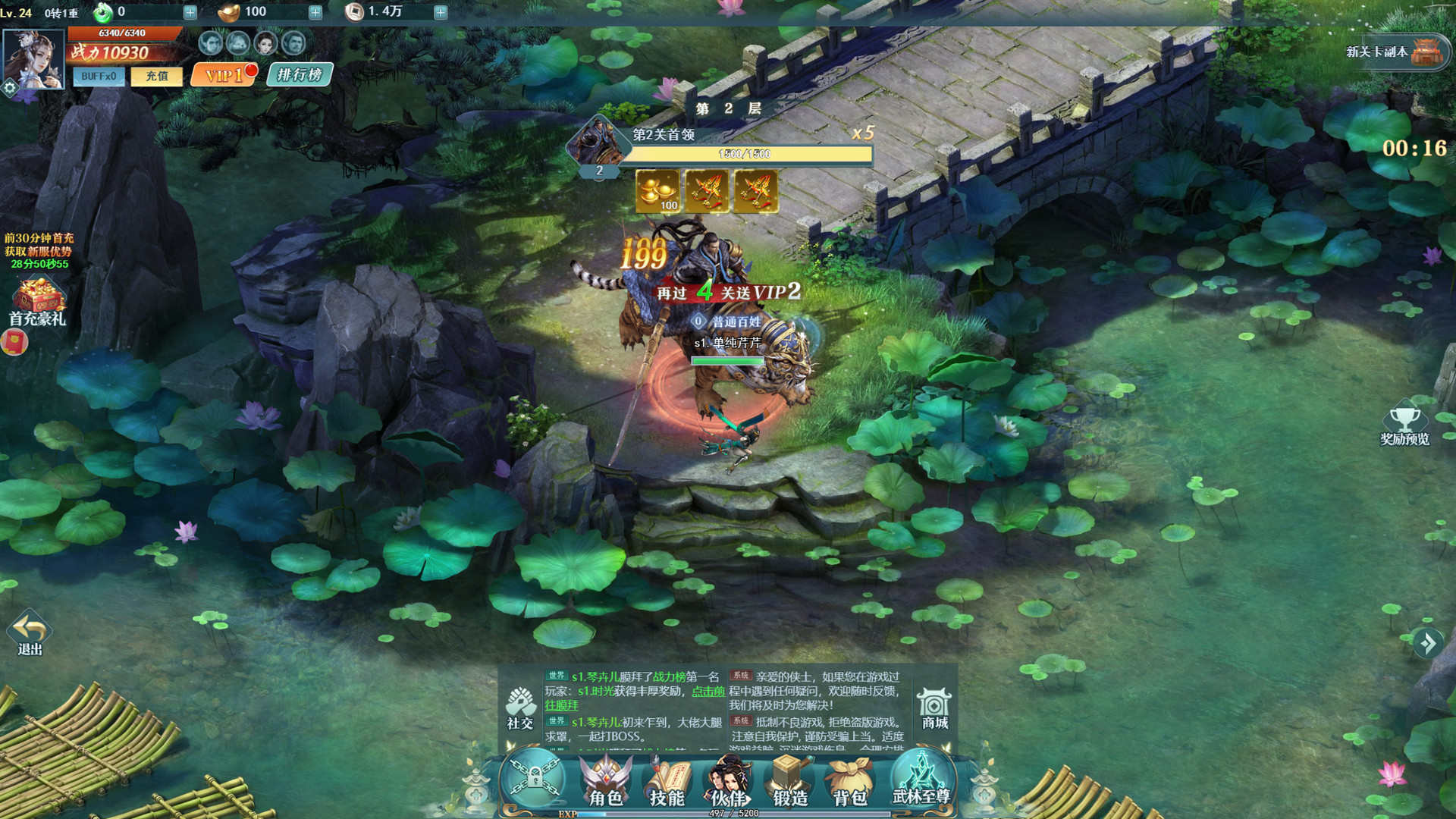Open the 角色 character menu
This screenshot has width=1456, height=819.
point(605,783)
